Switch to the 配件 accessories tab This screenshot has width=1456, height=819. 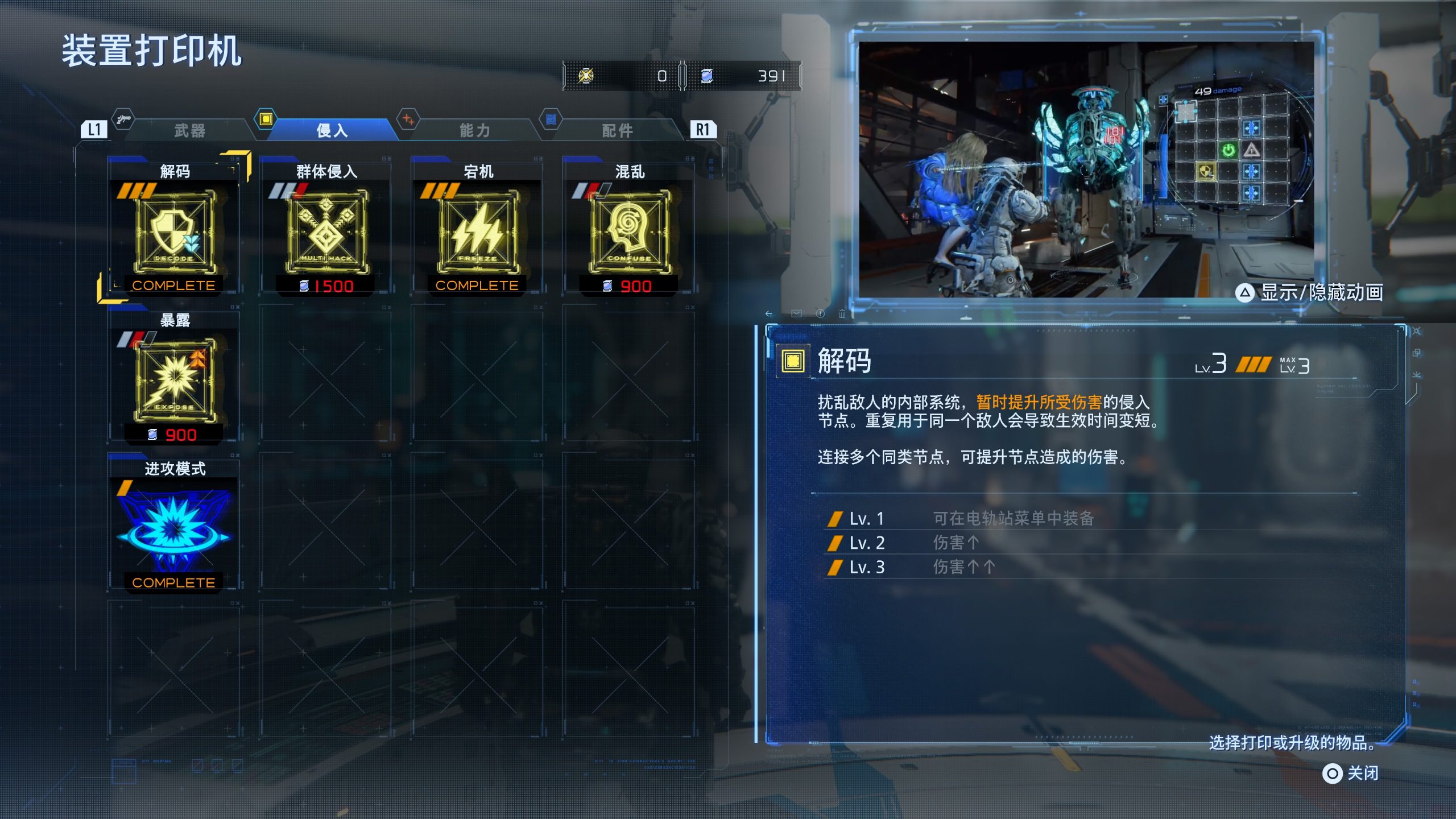(x=618, y=131)
